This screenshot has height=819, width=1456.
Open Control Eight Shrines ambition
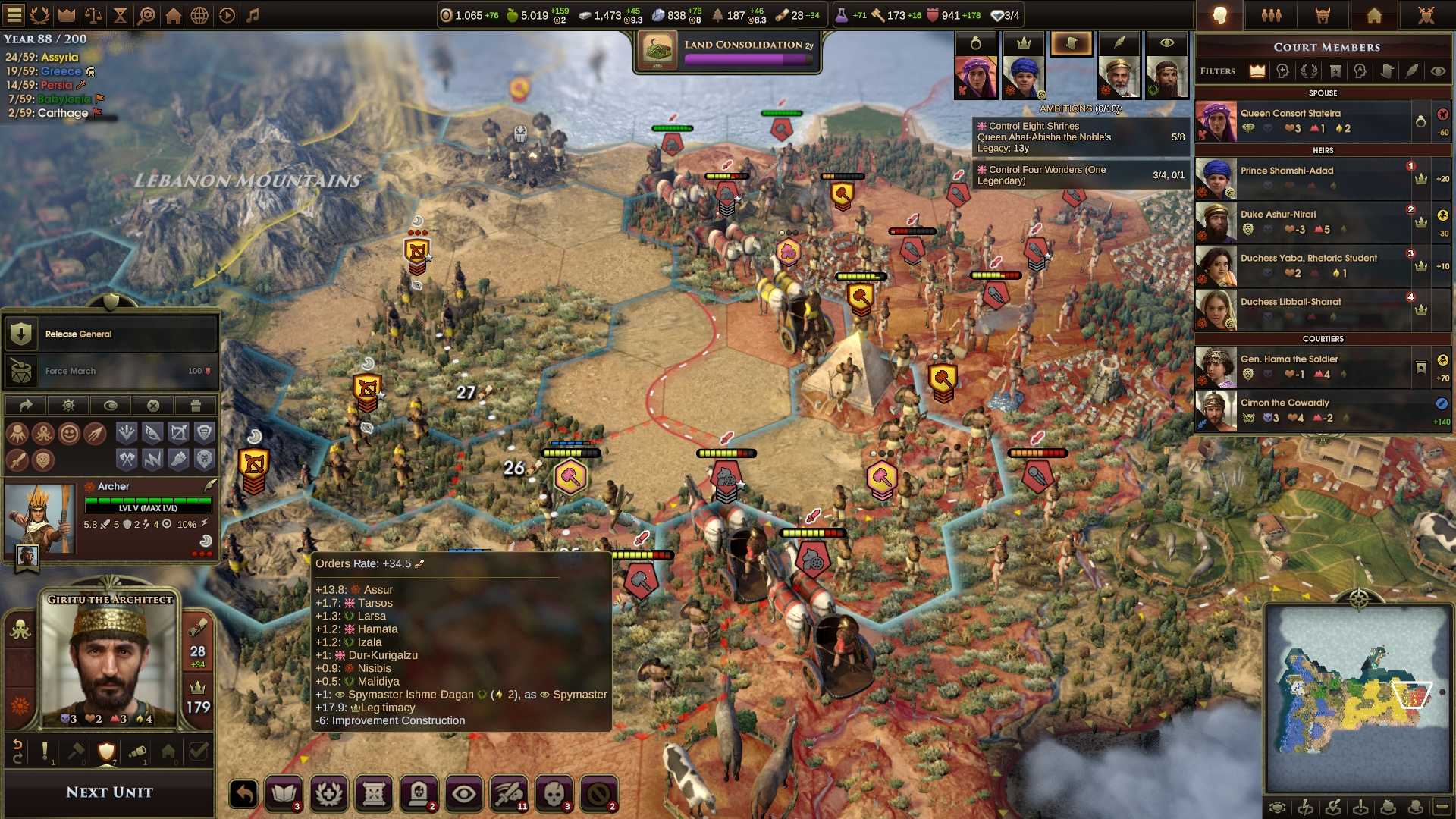(x=1081, y=137)
